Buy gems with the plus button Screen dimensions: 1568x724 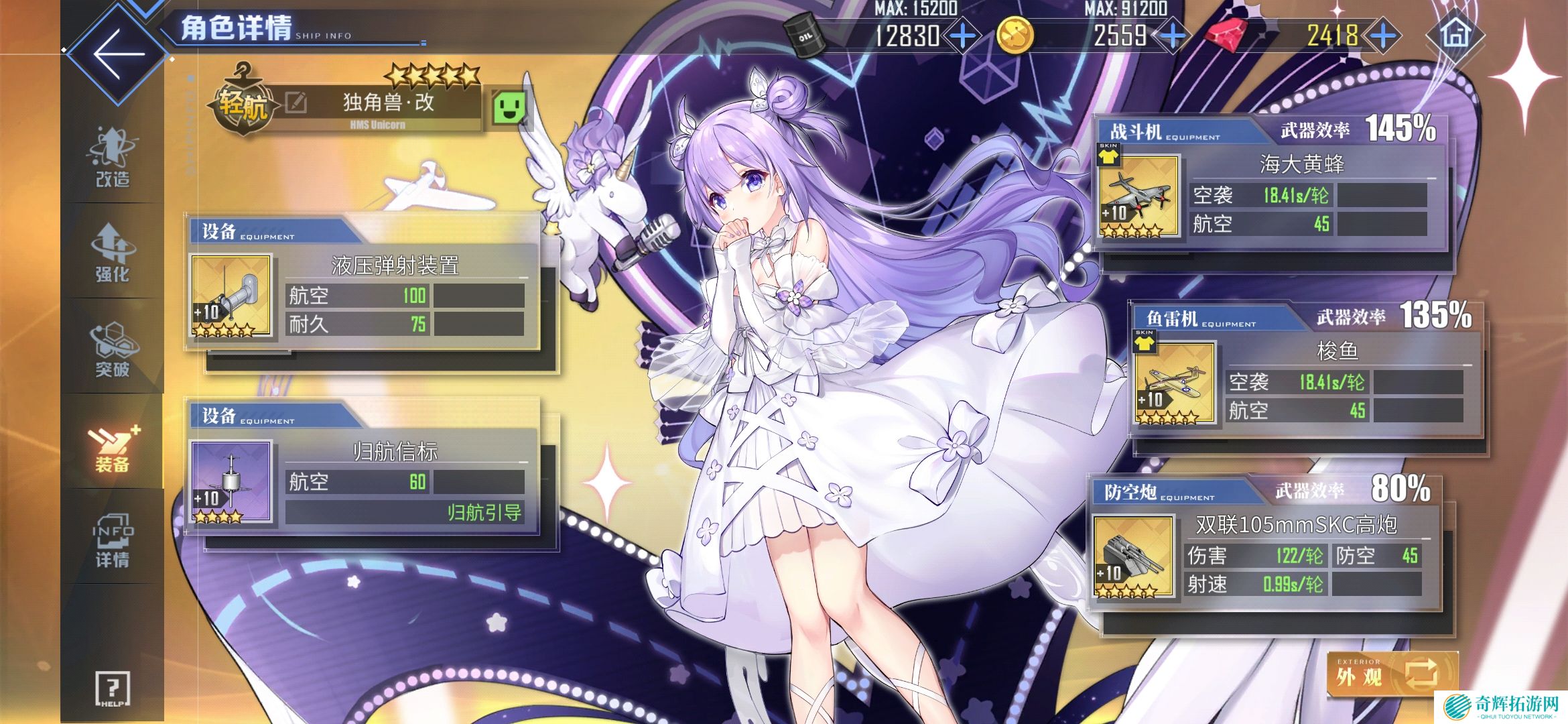(x=1384, y=36)
